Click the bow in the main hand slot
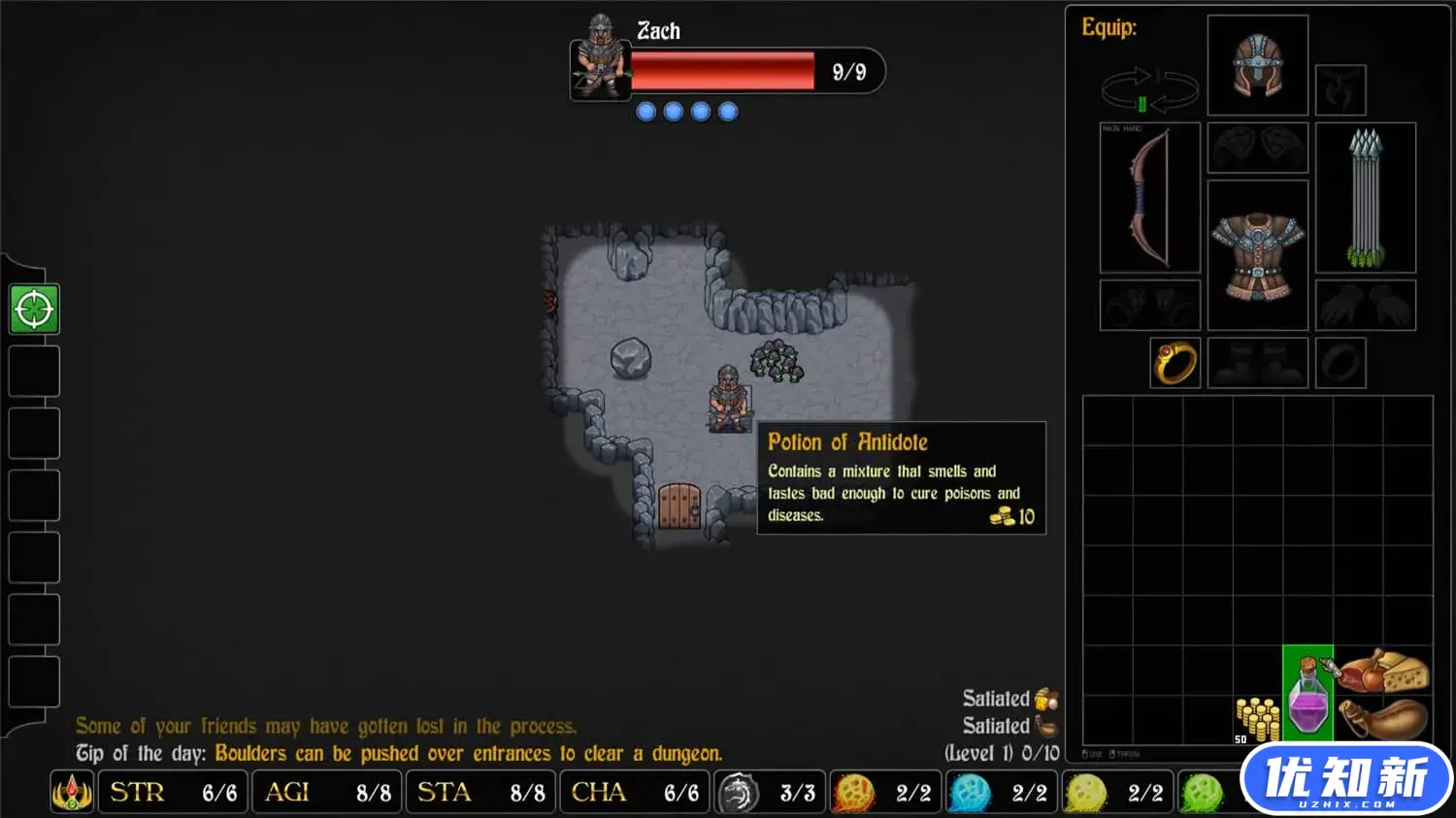This screenshot has width=1456, height=818. click(1149, 197)
